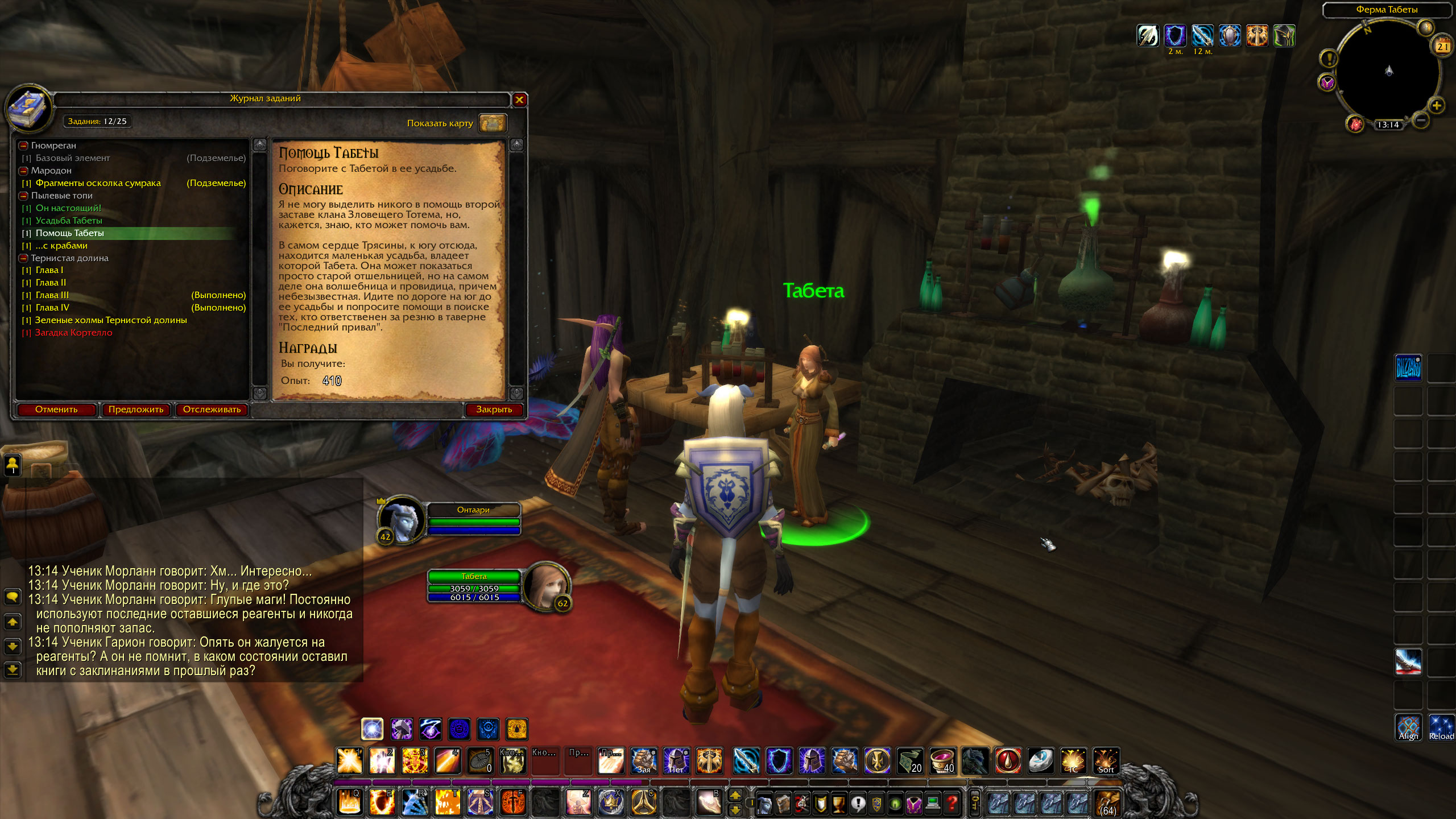The image size is (1456, 819).
Task: Choose the Фрагменты осколка сумрака quest
Action: pos(98,183)
